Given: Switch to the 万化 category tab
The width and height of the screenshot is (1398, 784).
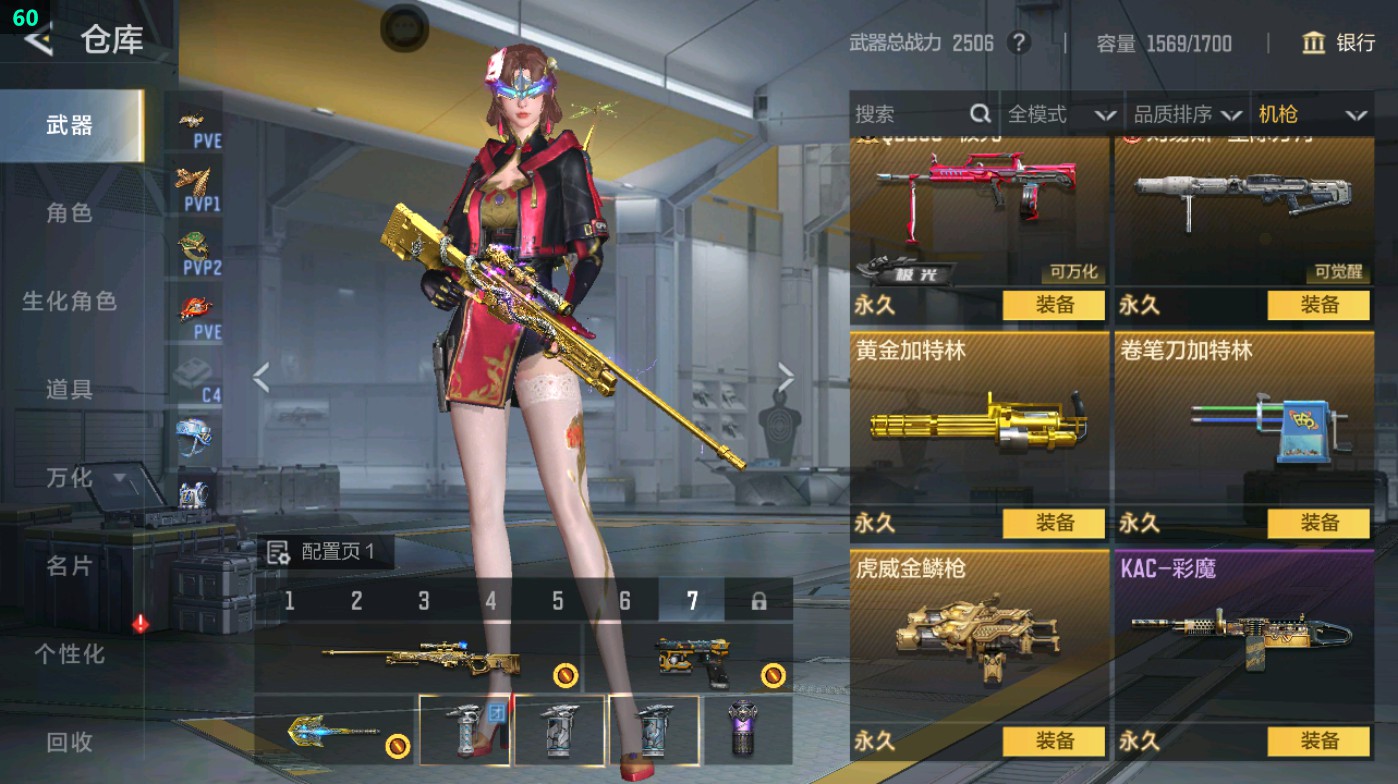Looking at the screenshot, I should 70,479.
